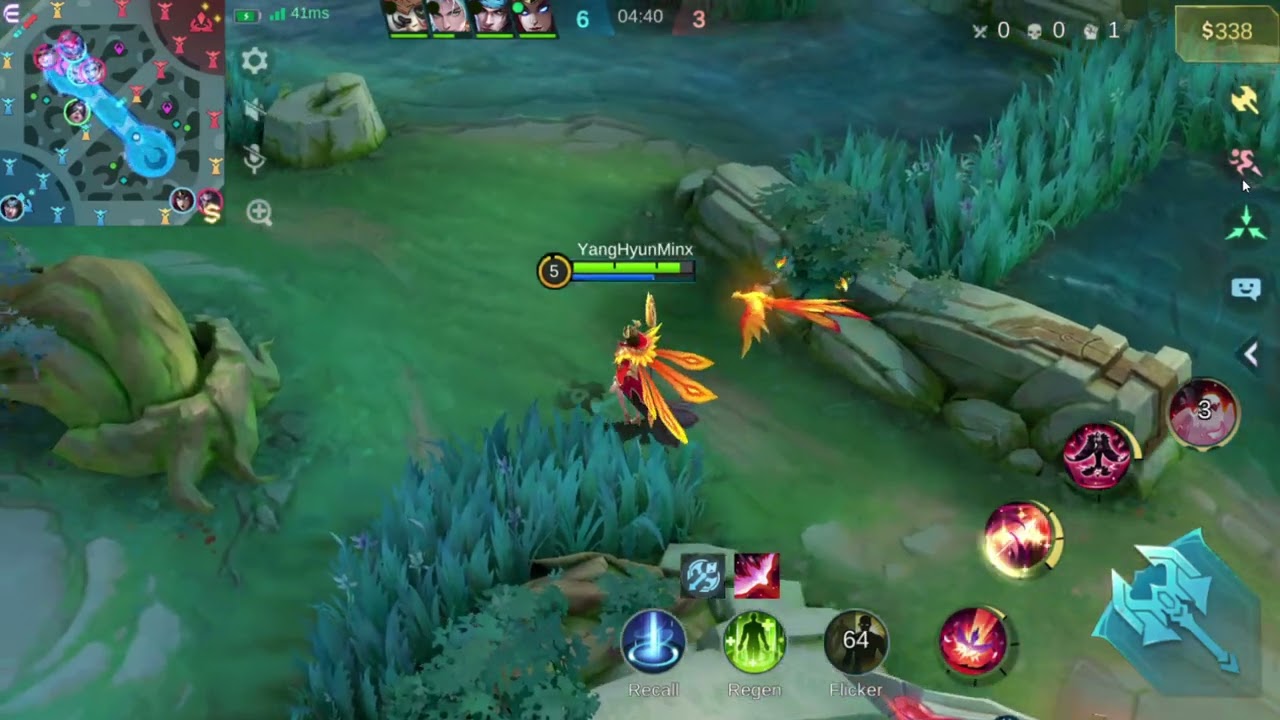1280x720 pixels.
Task: Open the minimap
Action: pos(112,112)
